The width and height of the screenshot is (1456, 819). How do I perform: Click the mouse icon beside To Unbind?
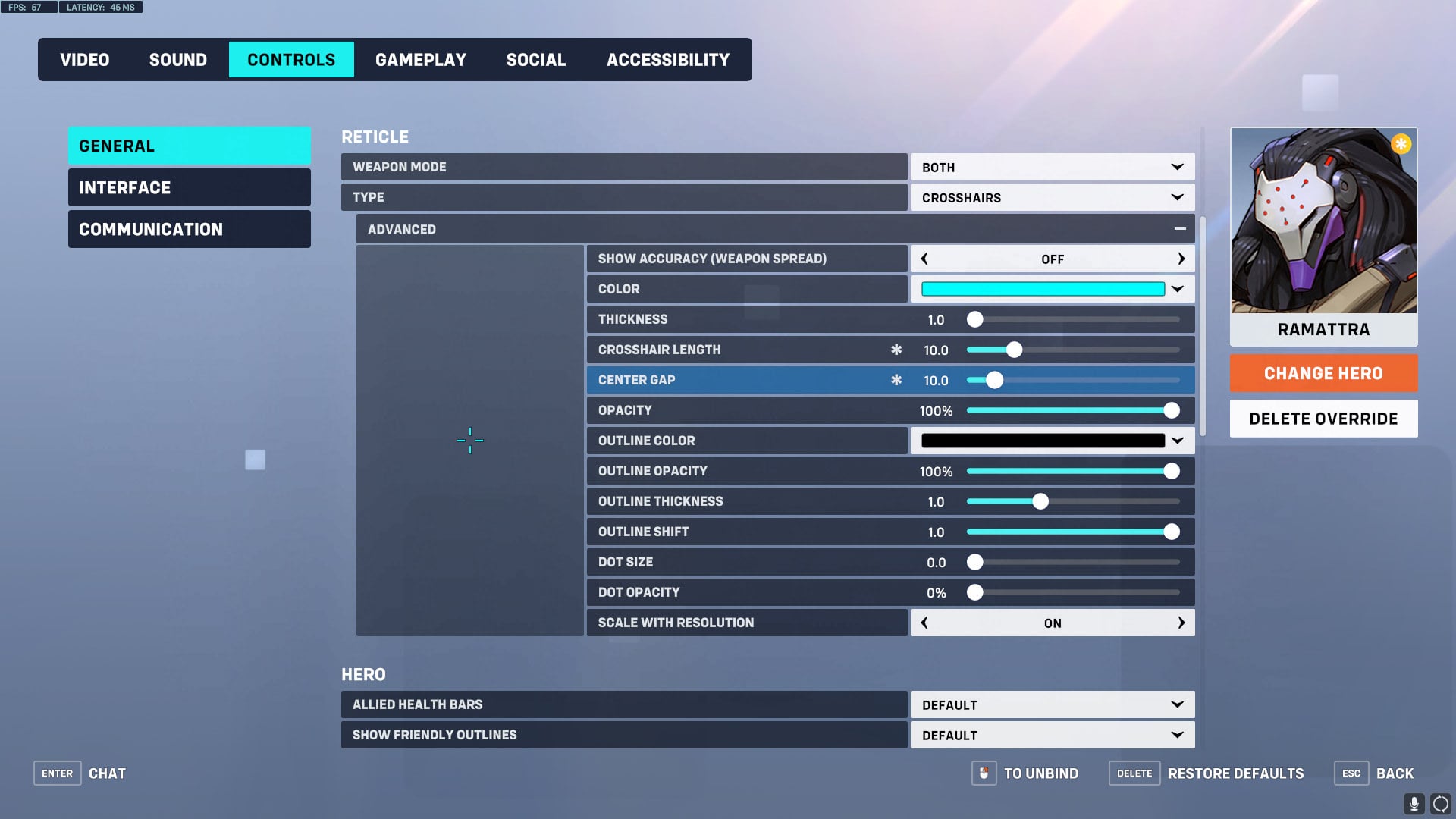click(x=984, y=773)
